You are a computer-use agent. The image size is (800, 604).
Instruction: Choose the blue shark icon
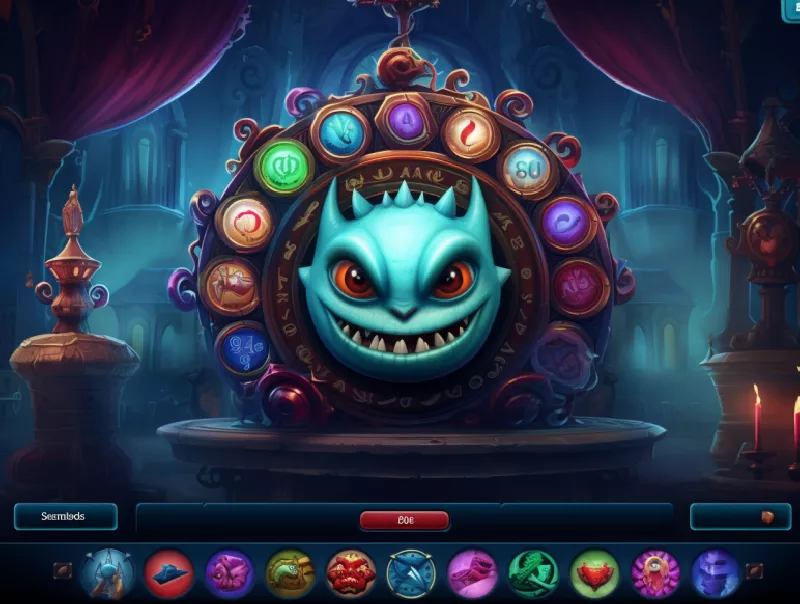411,574
